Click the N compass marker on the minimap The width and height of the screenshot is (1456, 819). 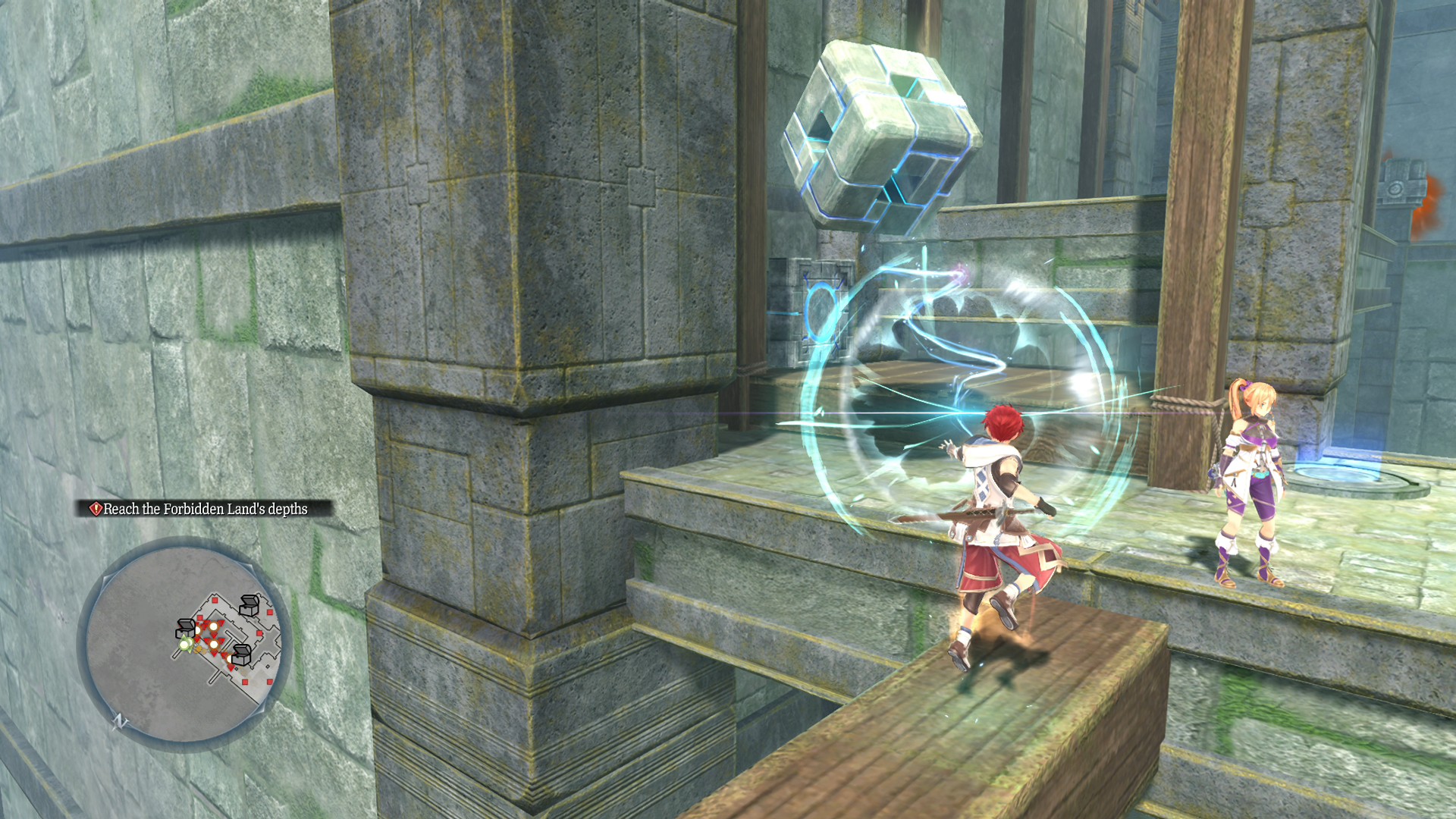(x=119, y=721)
